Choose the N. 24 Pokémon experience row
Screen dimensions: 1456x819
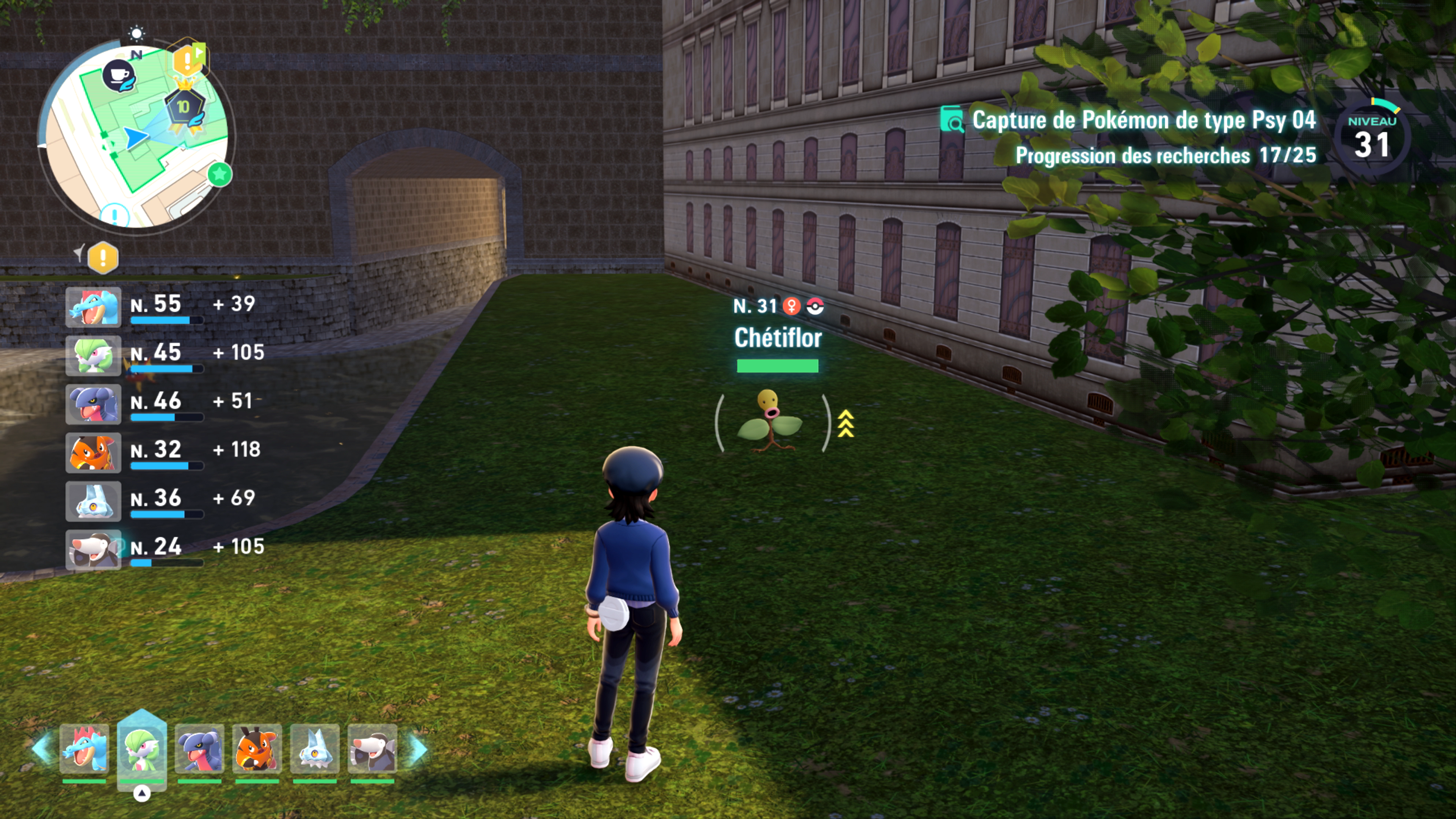point(164,549)
